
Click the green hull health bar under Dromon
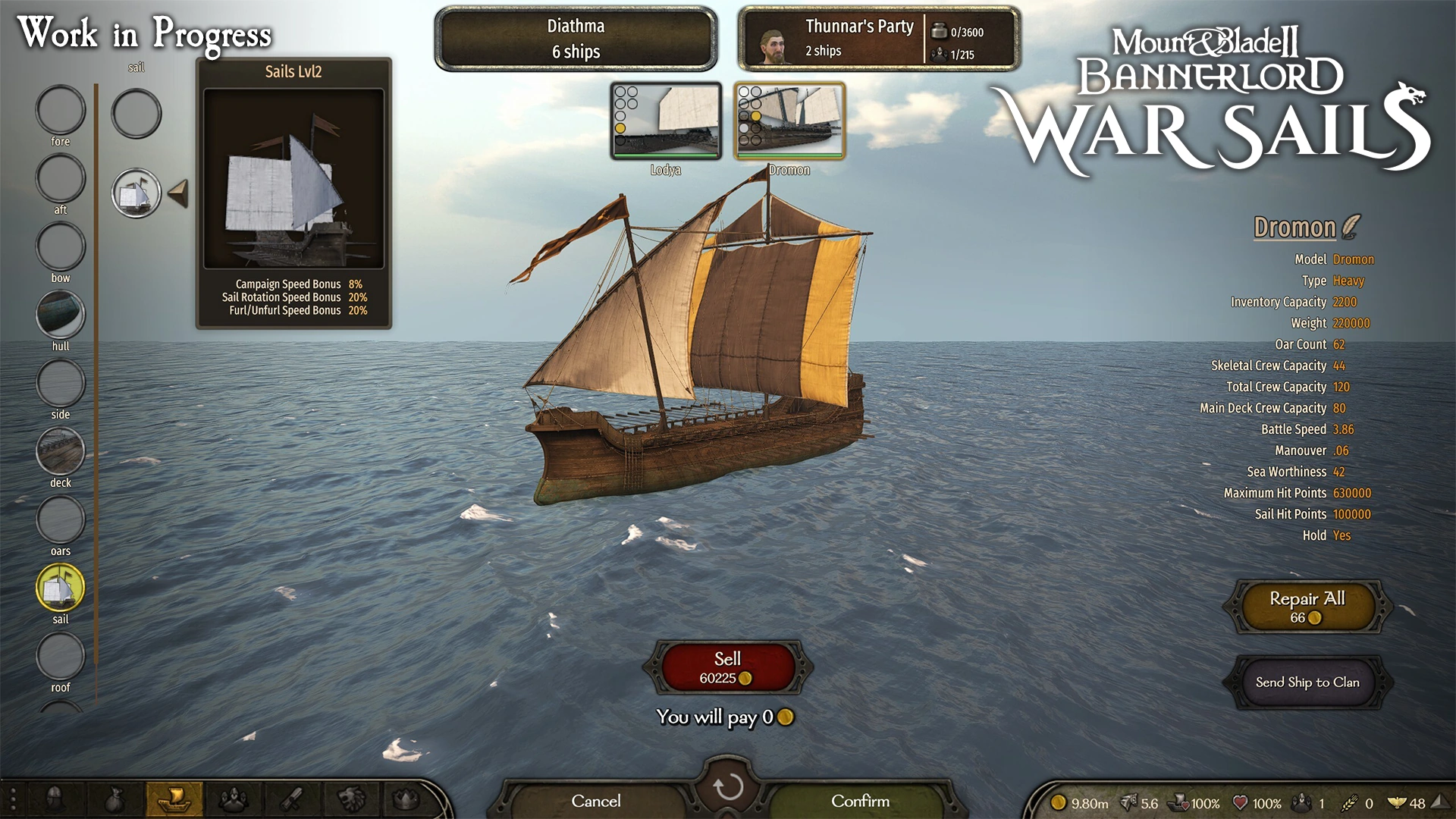(x=789, y=155)
